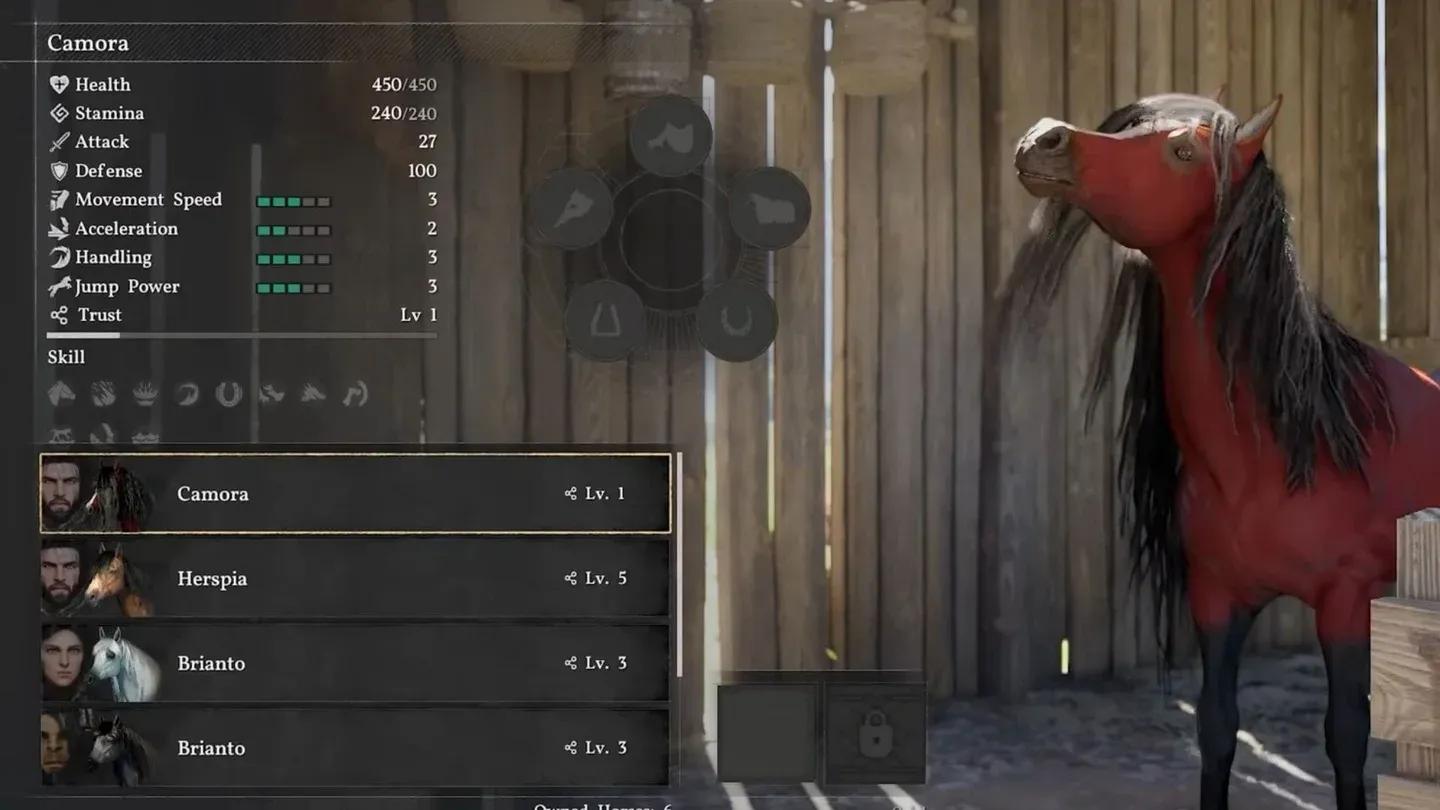
Task: Select the first skill icon under Skill
Action: pyautogui.click(x=62, y=395)
